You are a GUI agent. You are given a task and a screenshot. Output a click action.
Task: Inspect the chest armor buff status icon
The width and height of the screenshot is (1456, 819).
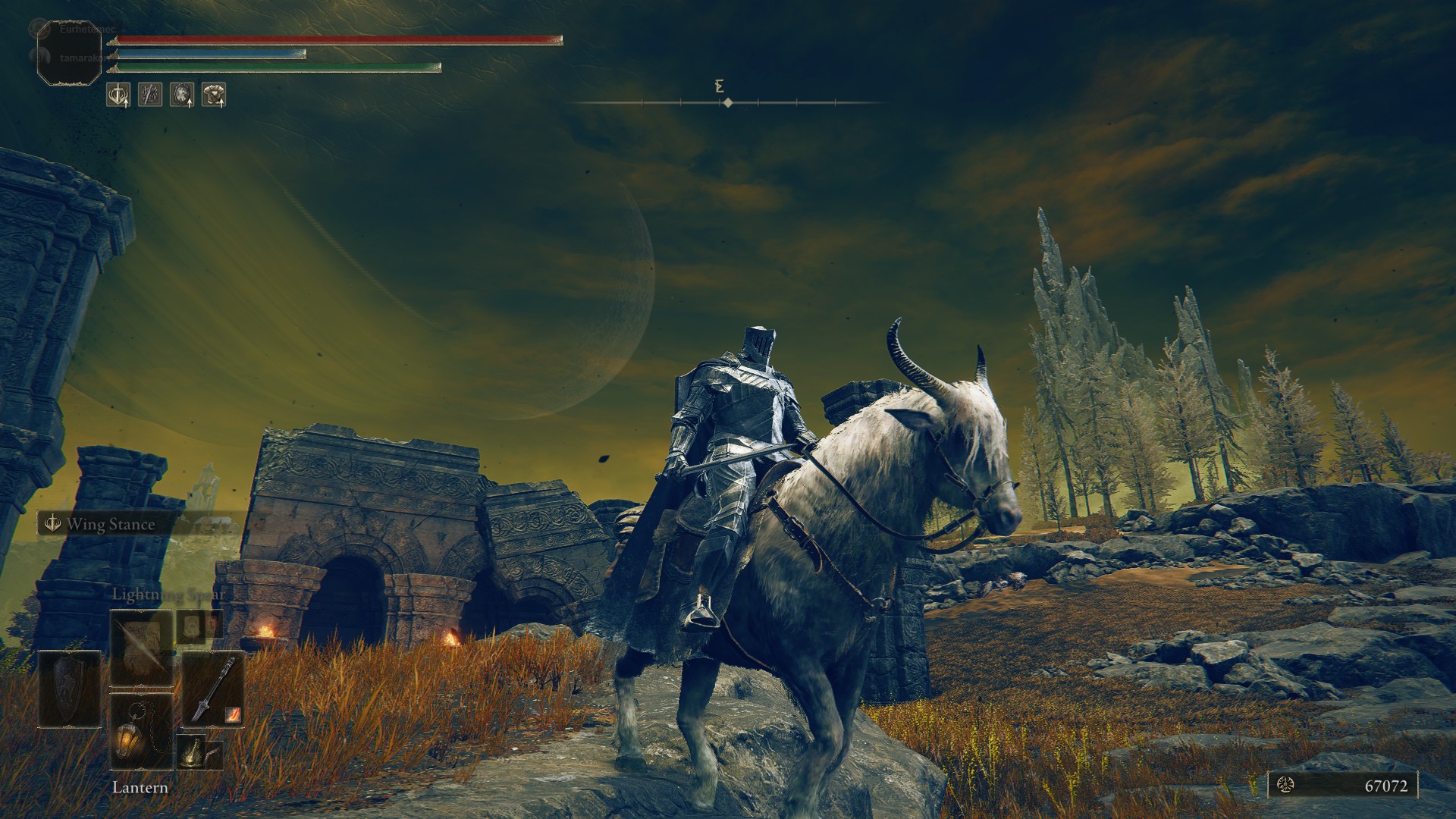tap(214, 95)
